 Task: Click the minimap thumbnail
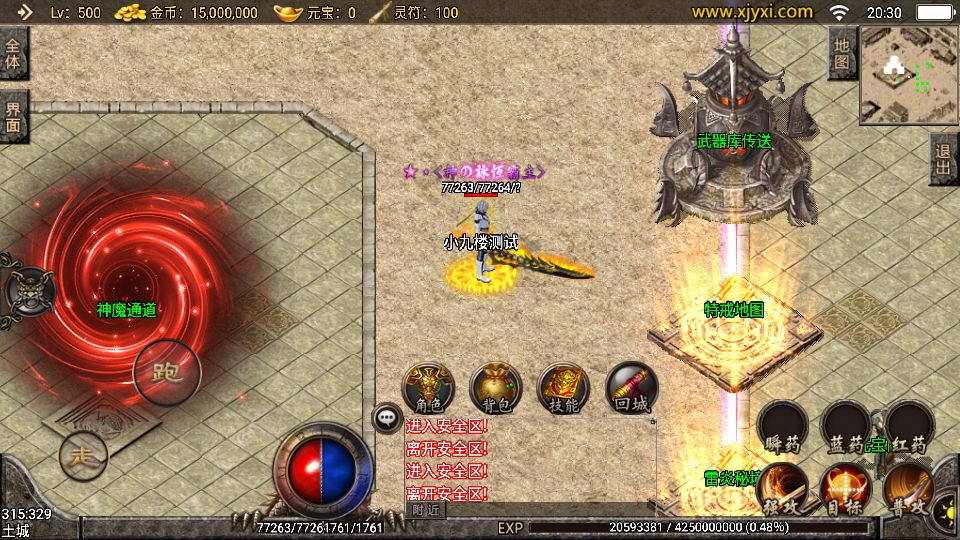[x=908, y=75]
